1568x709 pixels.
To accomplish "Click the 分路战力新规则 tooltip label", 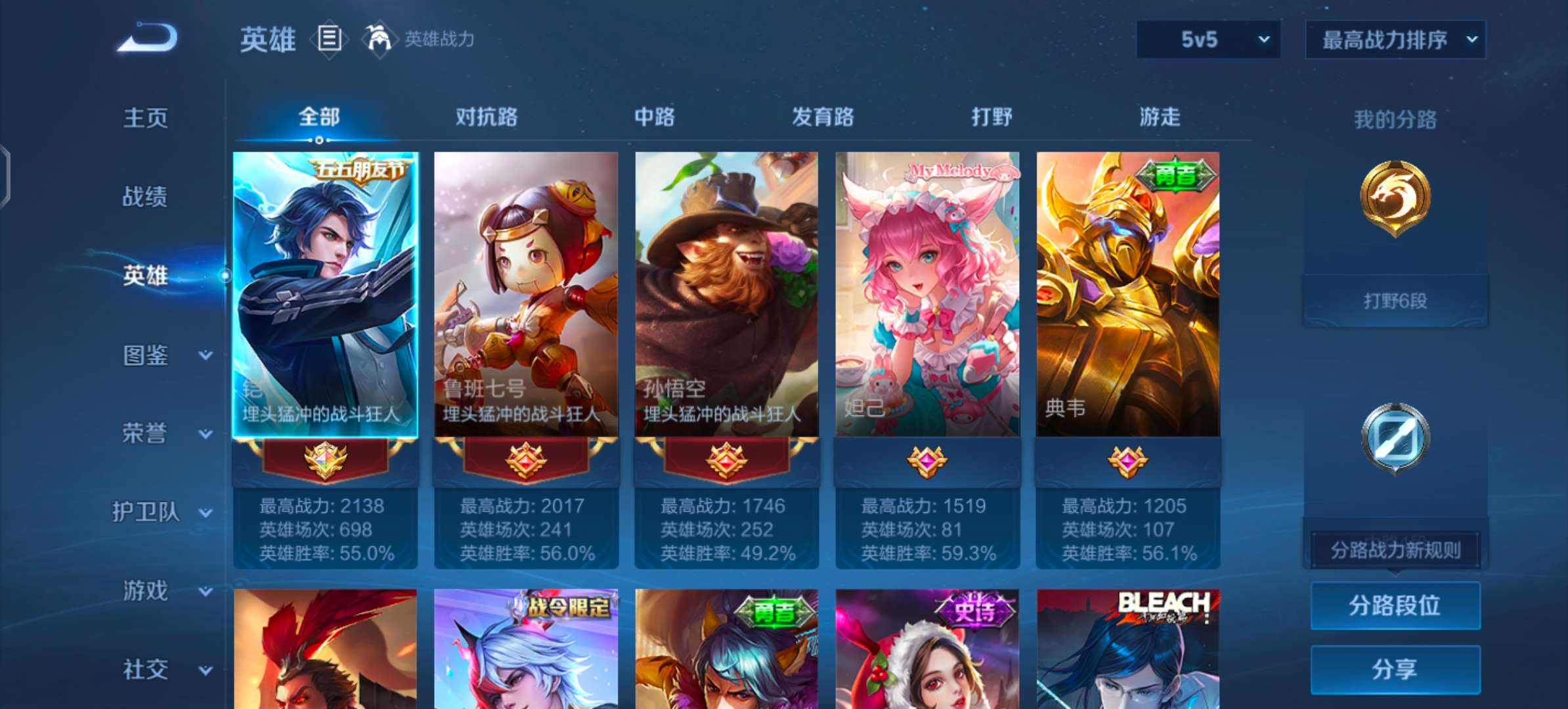I will pos(1395,550).
